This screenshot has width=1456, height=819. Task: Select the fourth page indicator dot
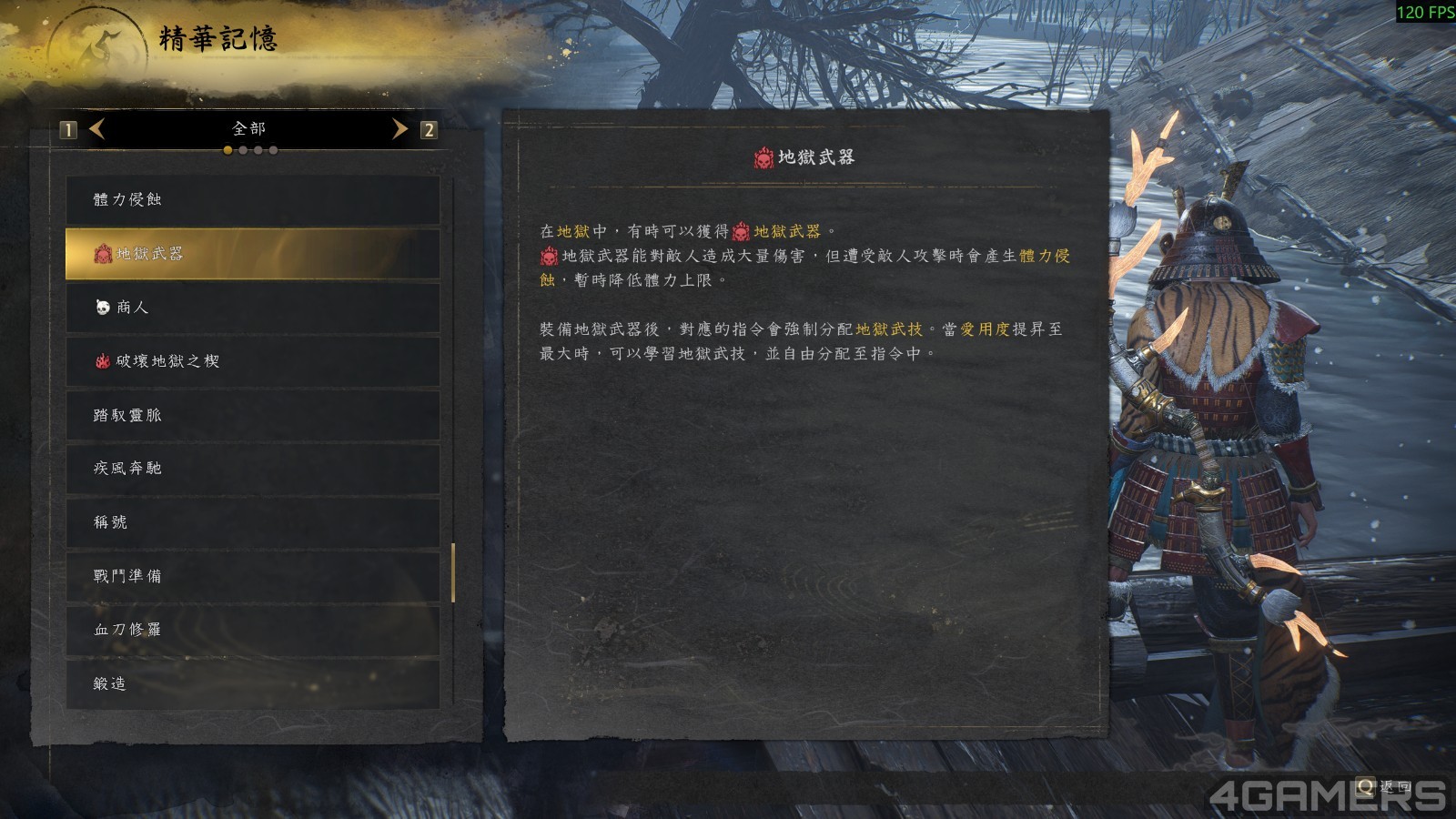(274, 151)
